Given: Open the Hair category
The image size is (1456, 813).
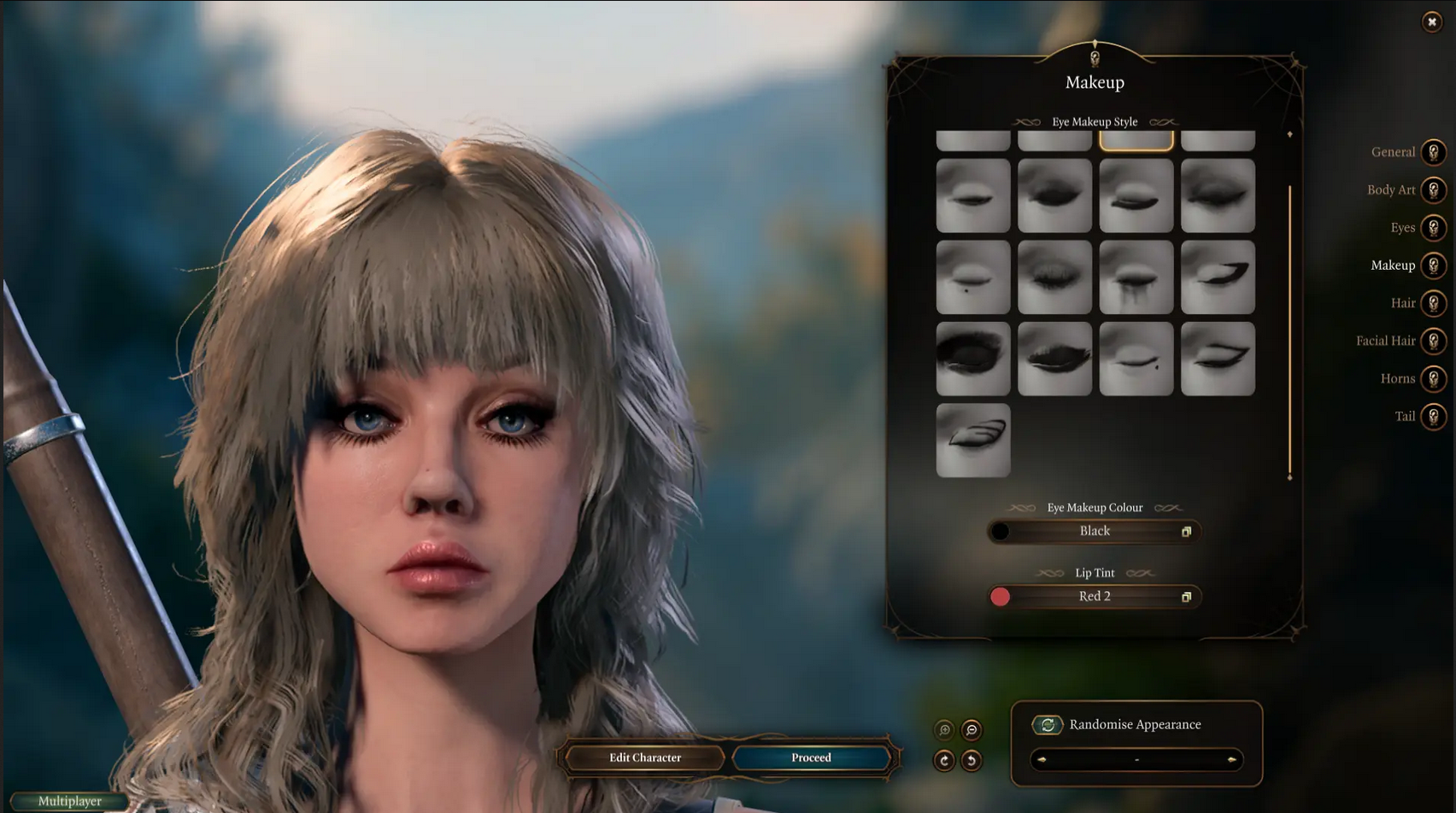Looking at the screenshot, I should (x=1433, y=303).
